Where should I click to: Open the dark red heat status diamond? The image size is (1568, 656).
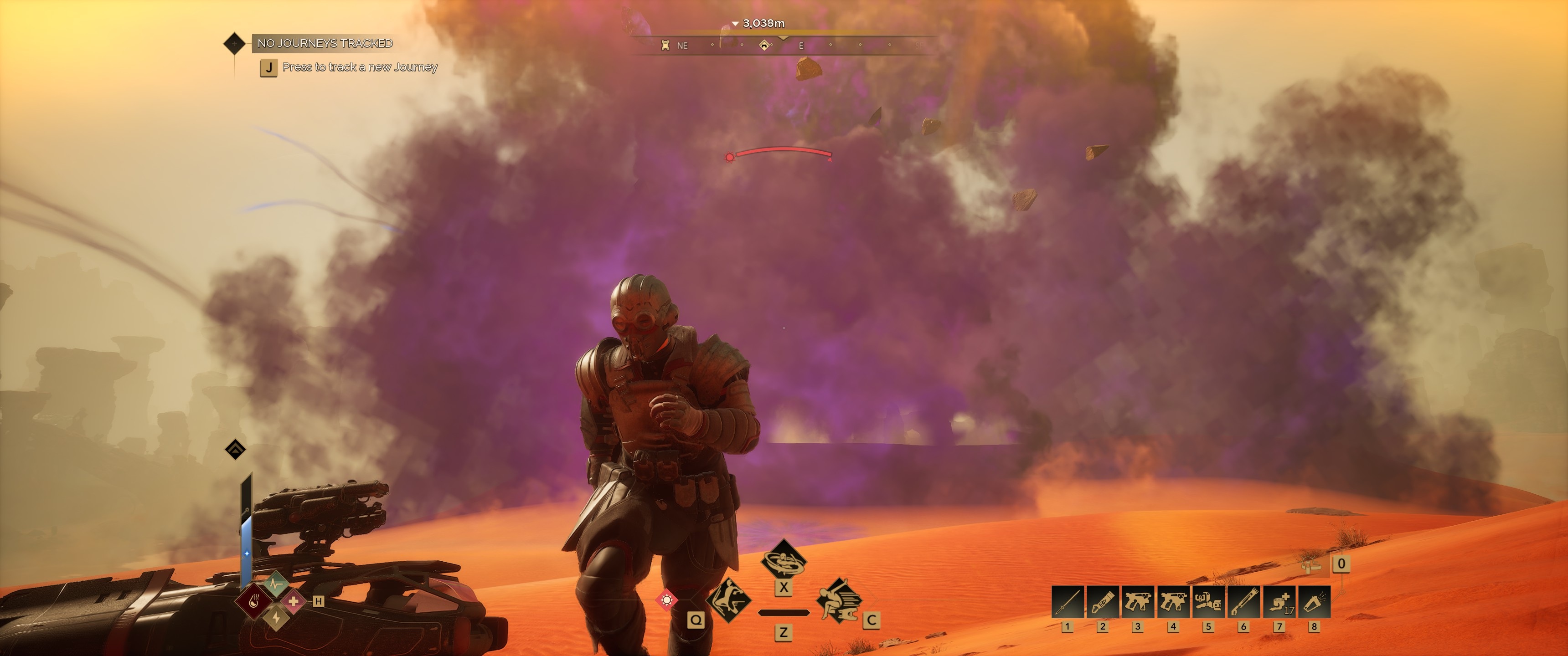[254, 601]
